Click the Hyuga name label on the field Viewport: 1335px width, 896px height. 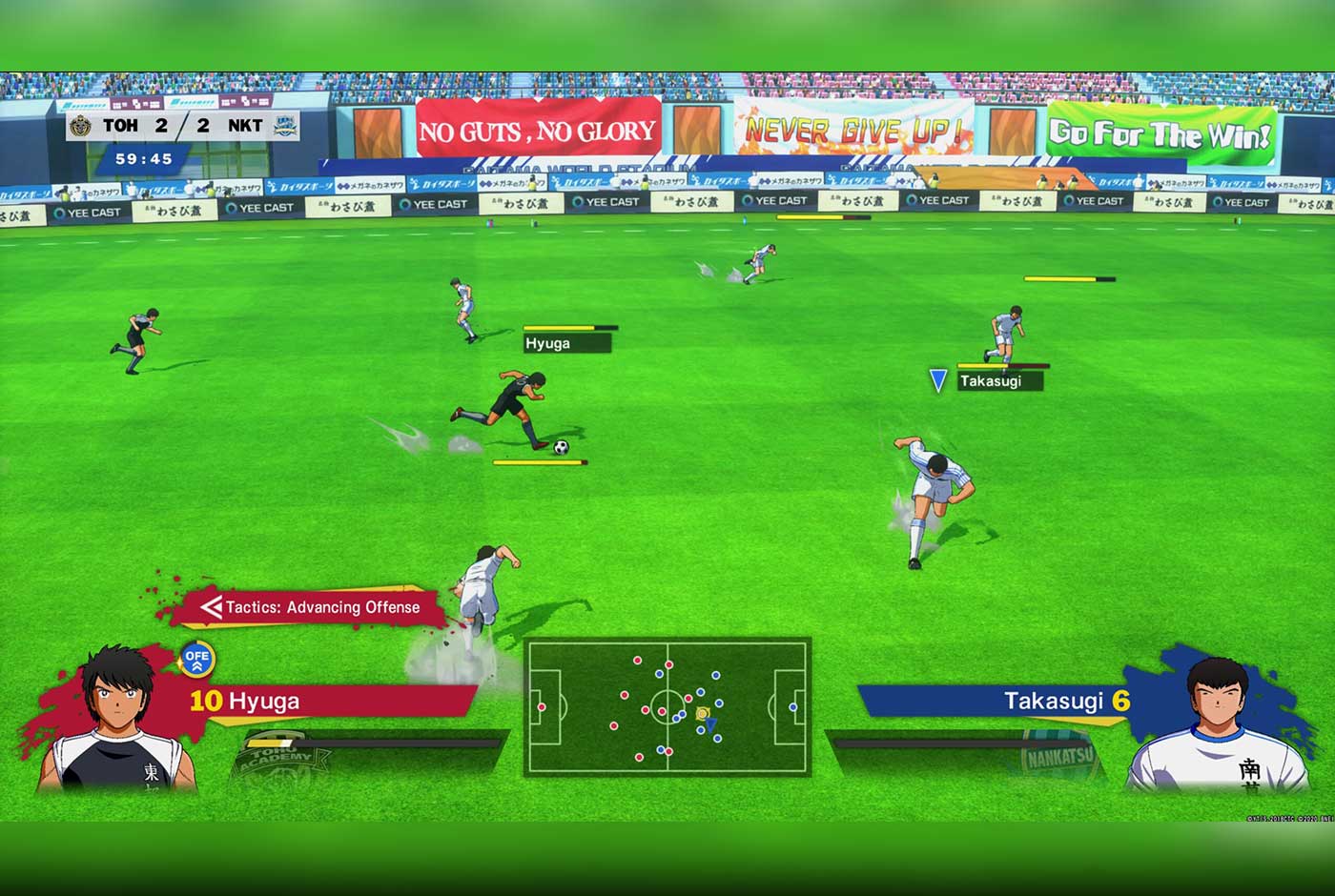tap(550, 343)
